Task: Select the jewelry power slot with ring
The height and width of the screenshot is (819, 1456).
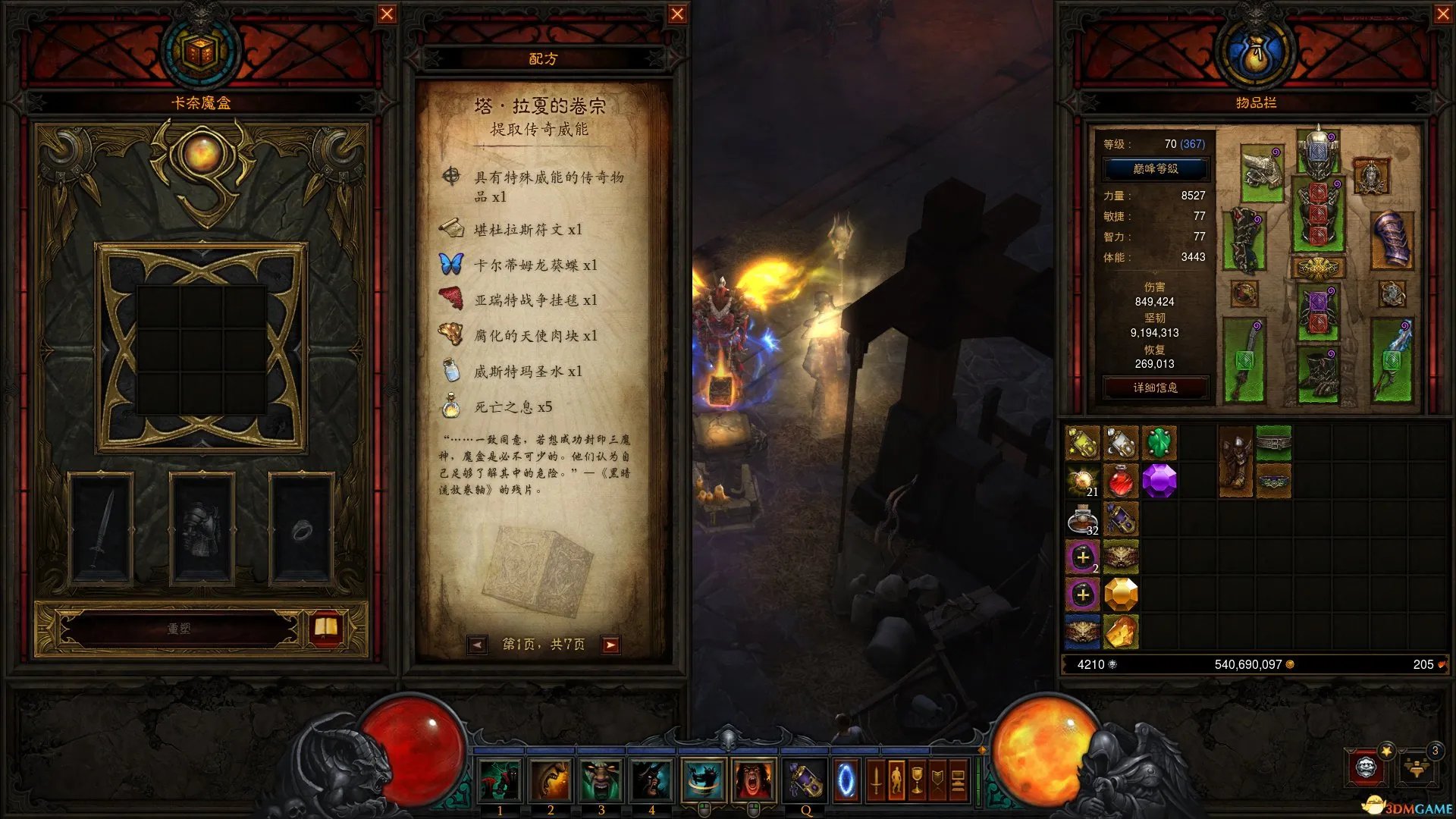Action: click(x=302, y=528)
